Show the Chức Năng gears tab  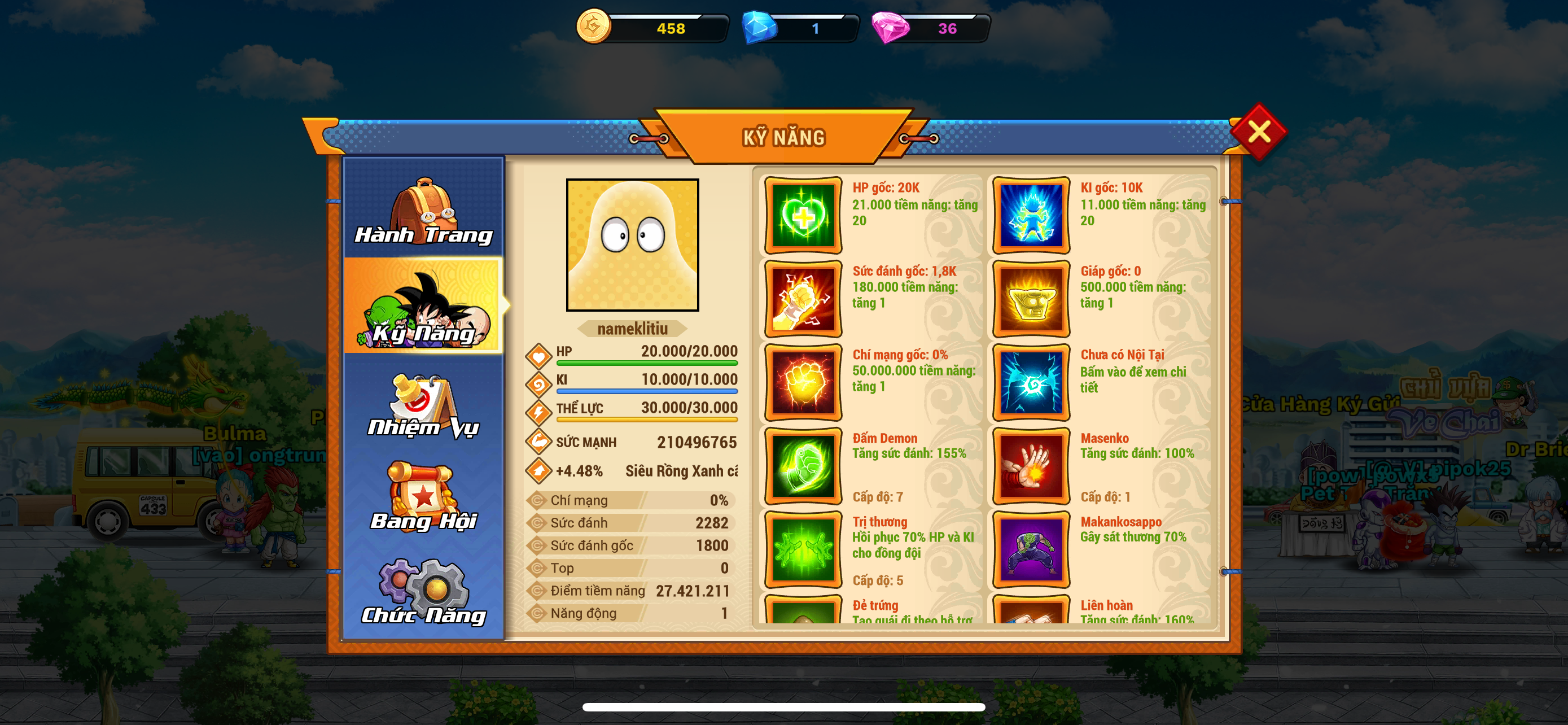(424, 592)
